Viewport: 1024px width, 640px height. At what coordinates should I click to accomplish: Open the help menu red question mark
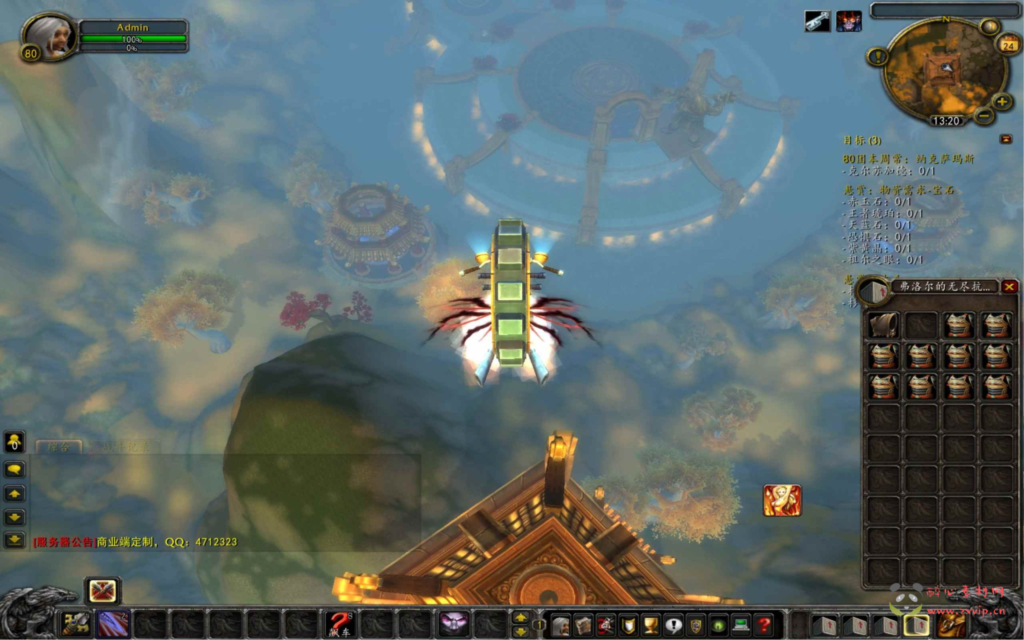pos(764,626)
